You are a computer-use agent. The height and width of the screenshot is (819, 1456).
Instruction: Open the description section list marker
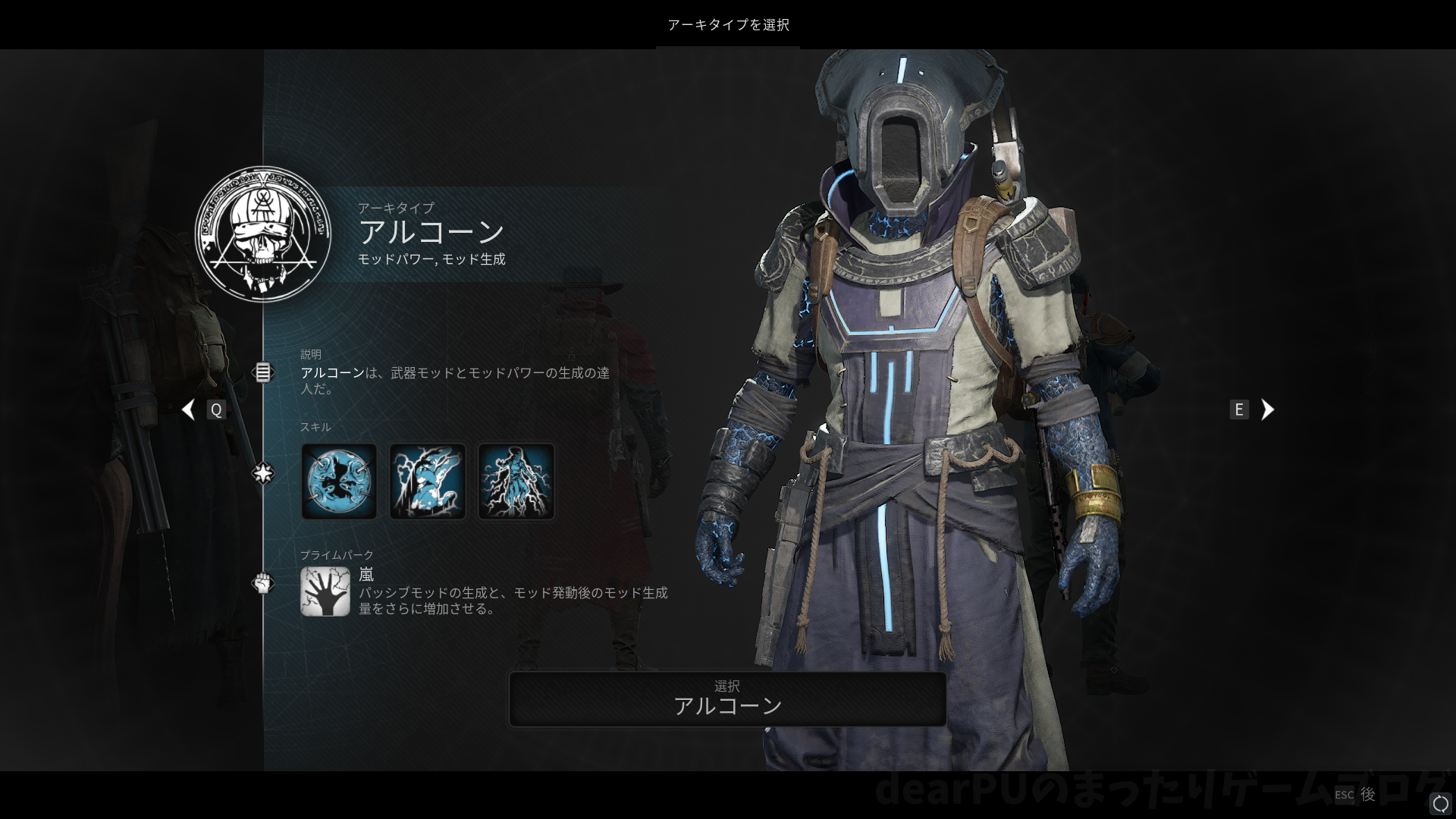pos(262,372)
